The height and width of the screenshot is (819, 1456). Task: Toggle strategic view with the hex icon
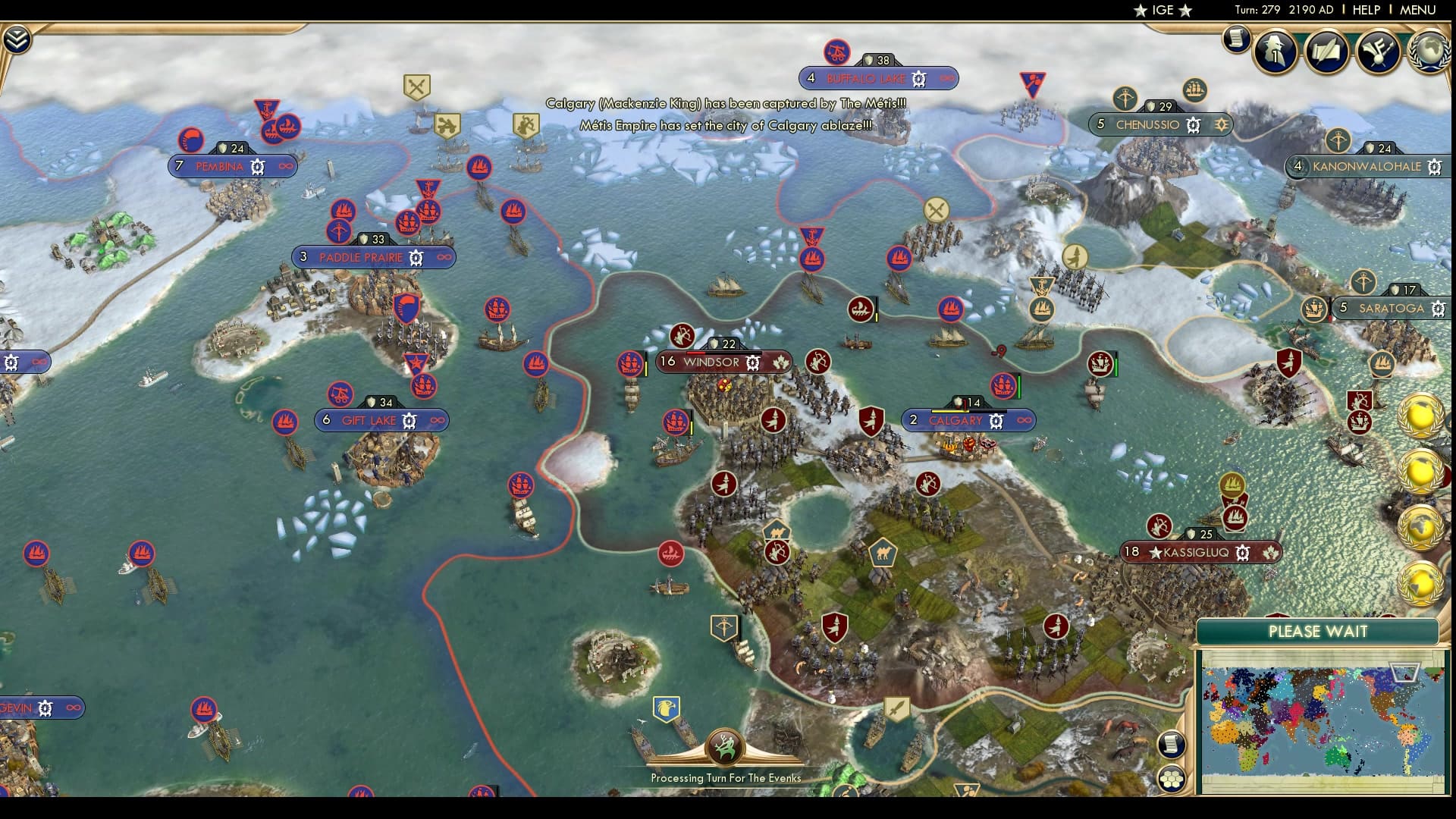pos(1172,779)
